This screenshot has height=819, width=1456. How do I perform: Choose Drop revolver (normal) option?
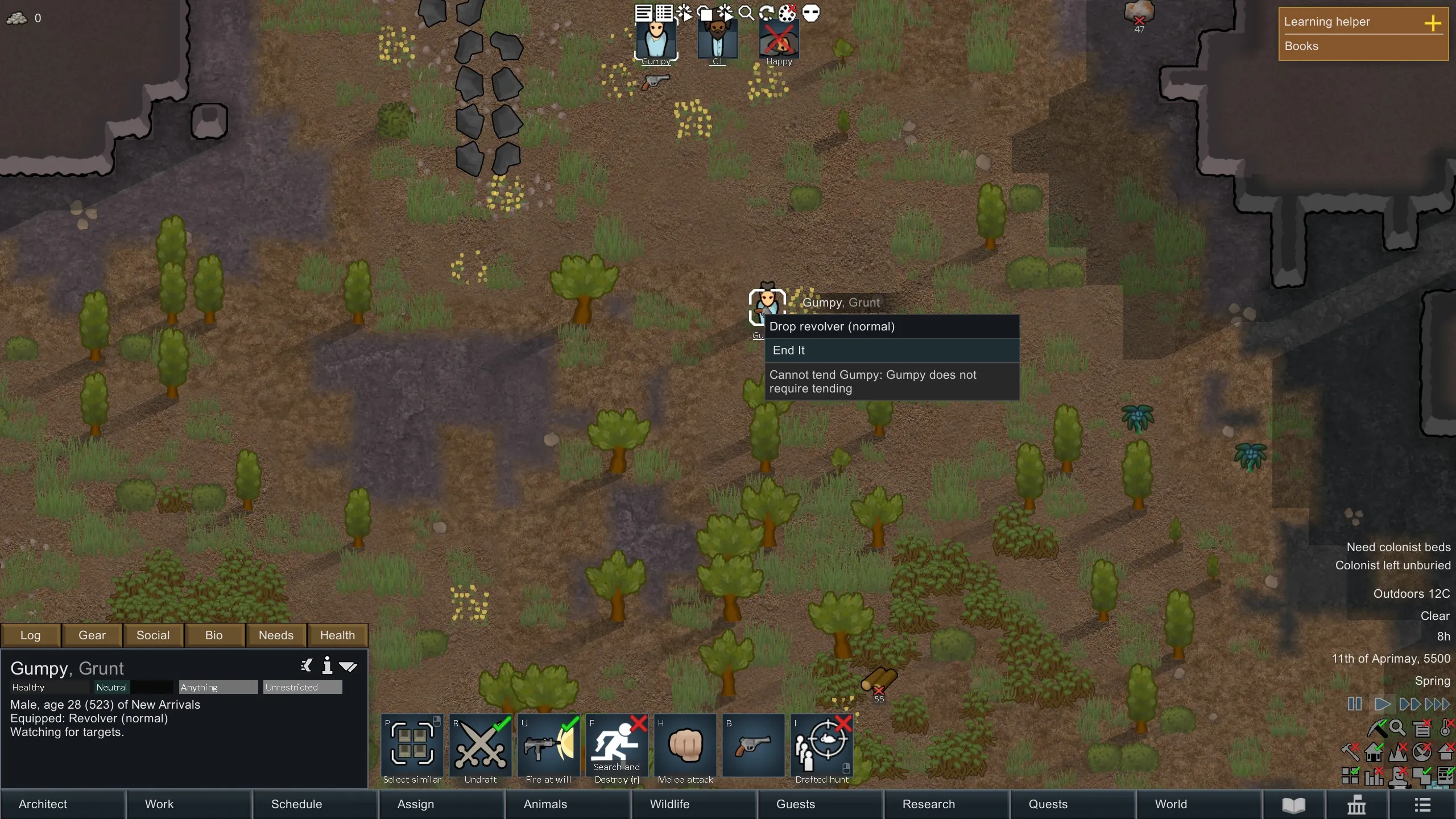tap(891, 326)
